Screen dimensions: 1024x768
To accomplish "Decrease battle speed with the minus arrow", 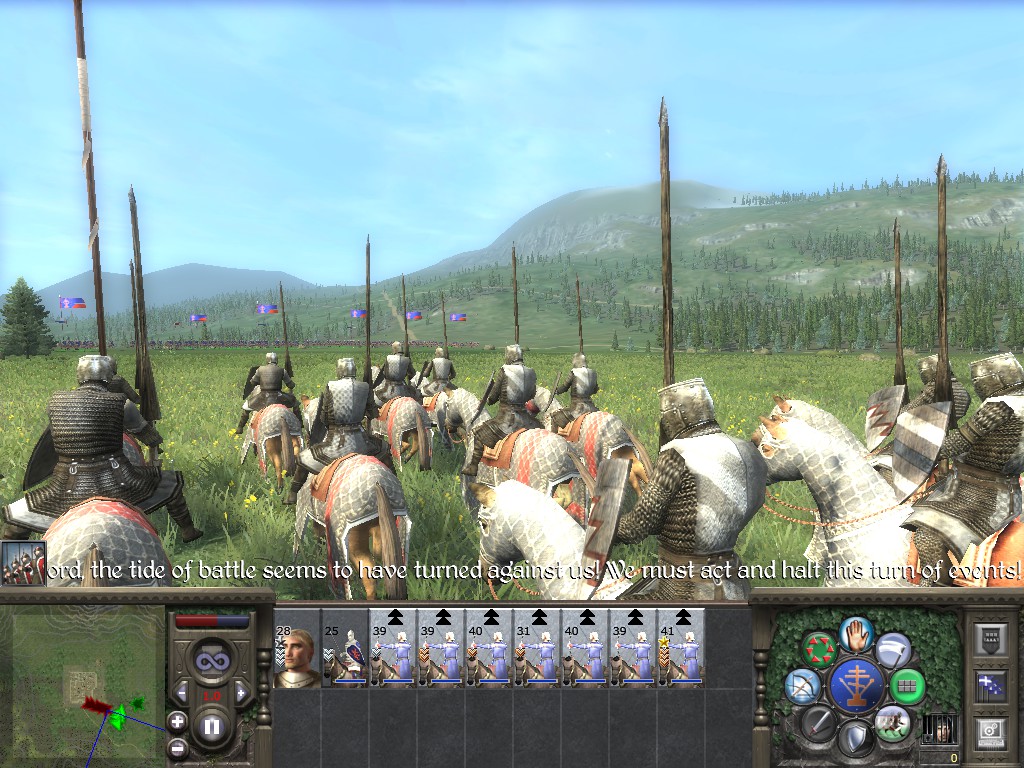I will (181, 694).
